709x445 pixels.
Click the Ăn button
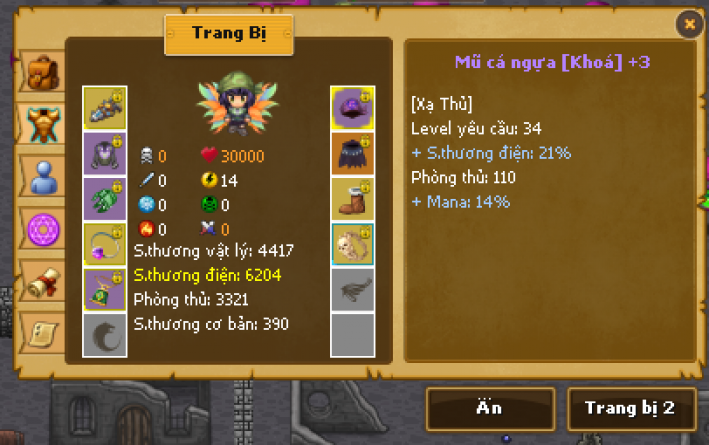490,409
